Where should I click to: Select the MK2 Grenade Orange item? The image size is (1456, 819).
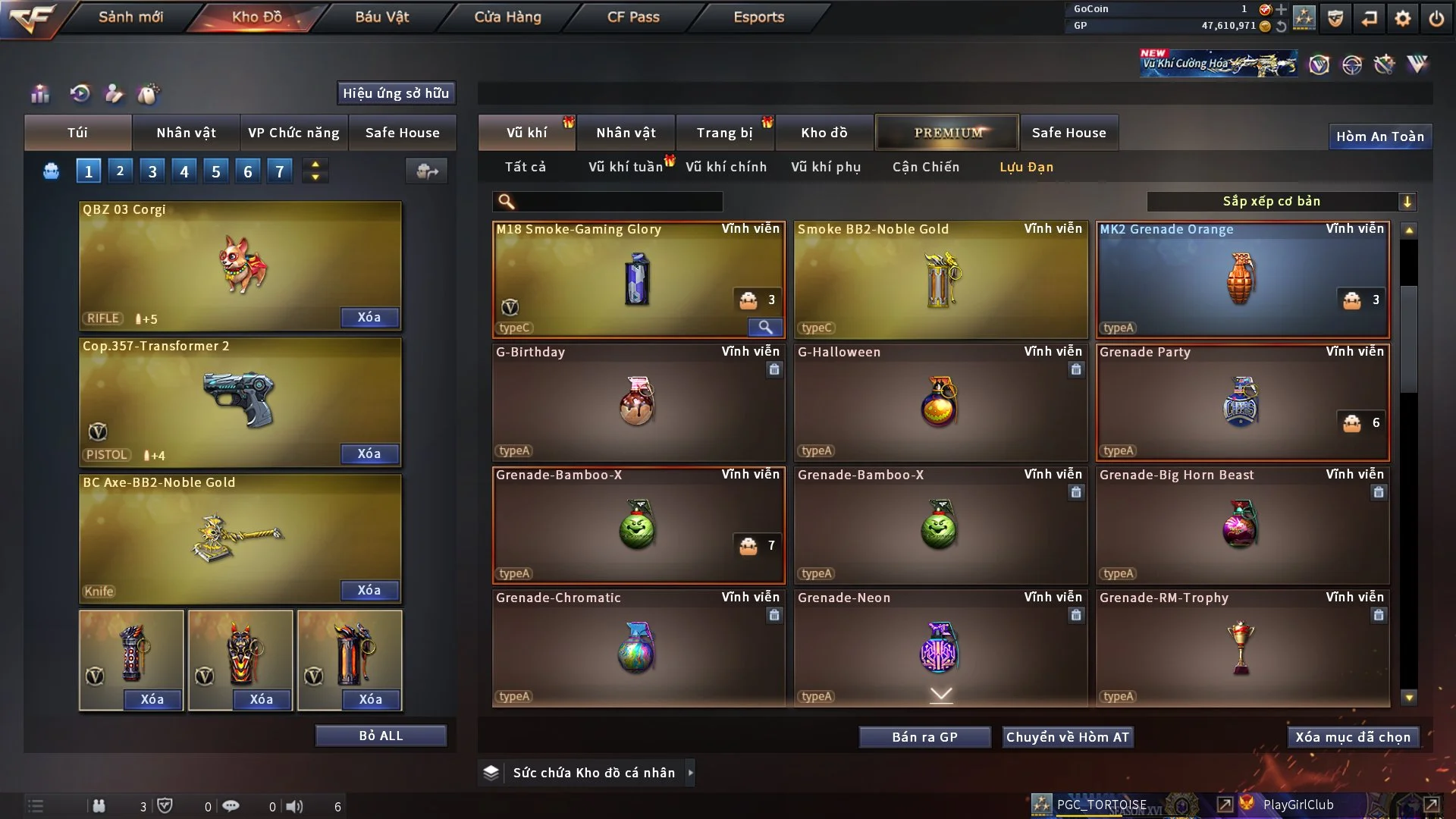(1242, 279)
